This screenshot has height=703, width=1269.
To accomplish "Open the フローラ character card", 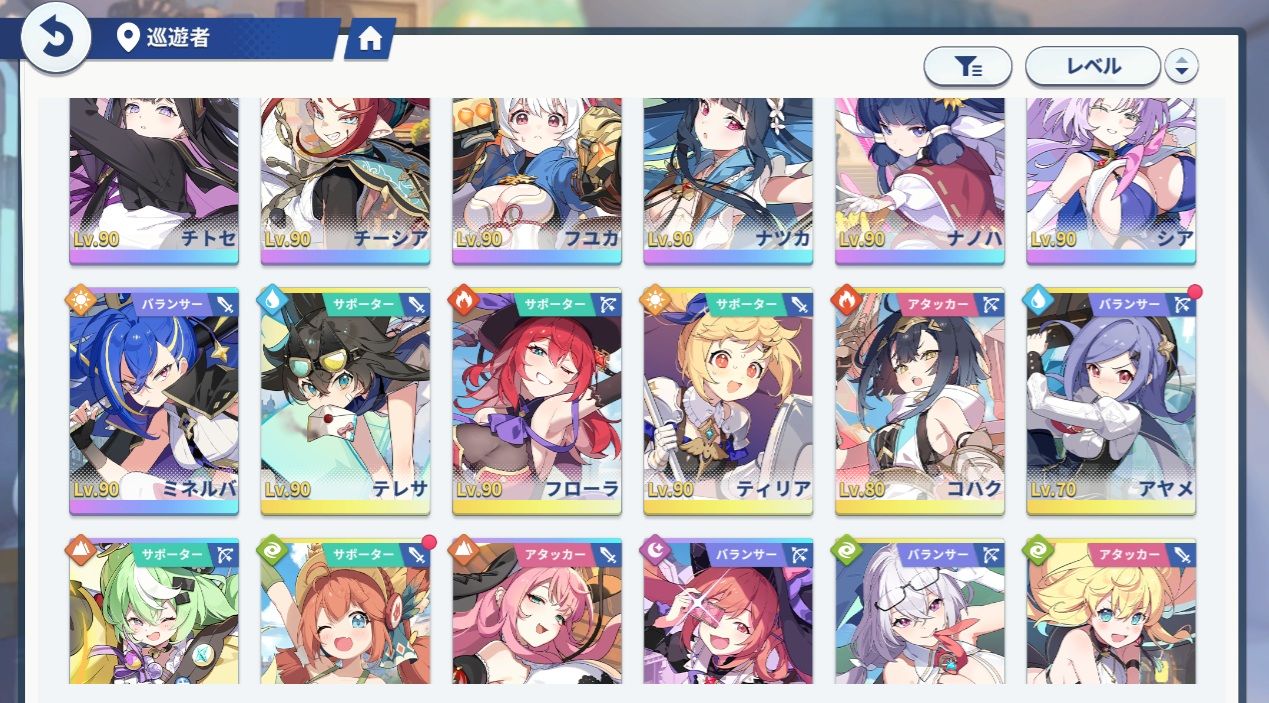I will (x=537, y=400).
